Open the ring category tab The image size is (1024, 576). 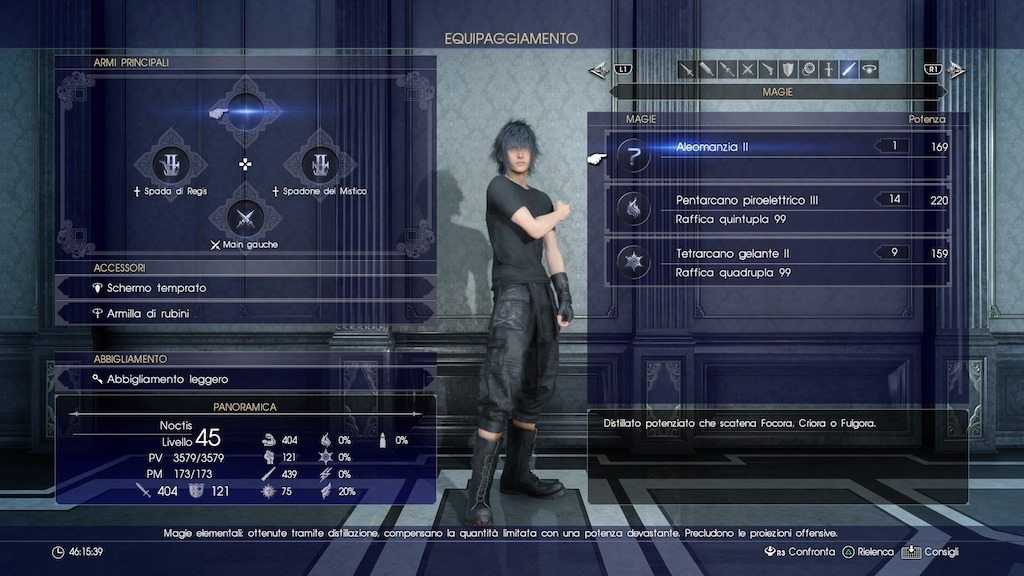(868, 69)
